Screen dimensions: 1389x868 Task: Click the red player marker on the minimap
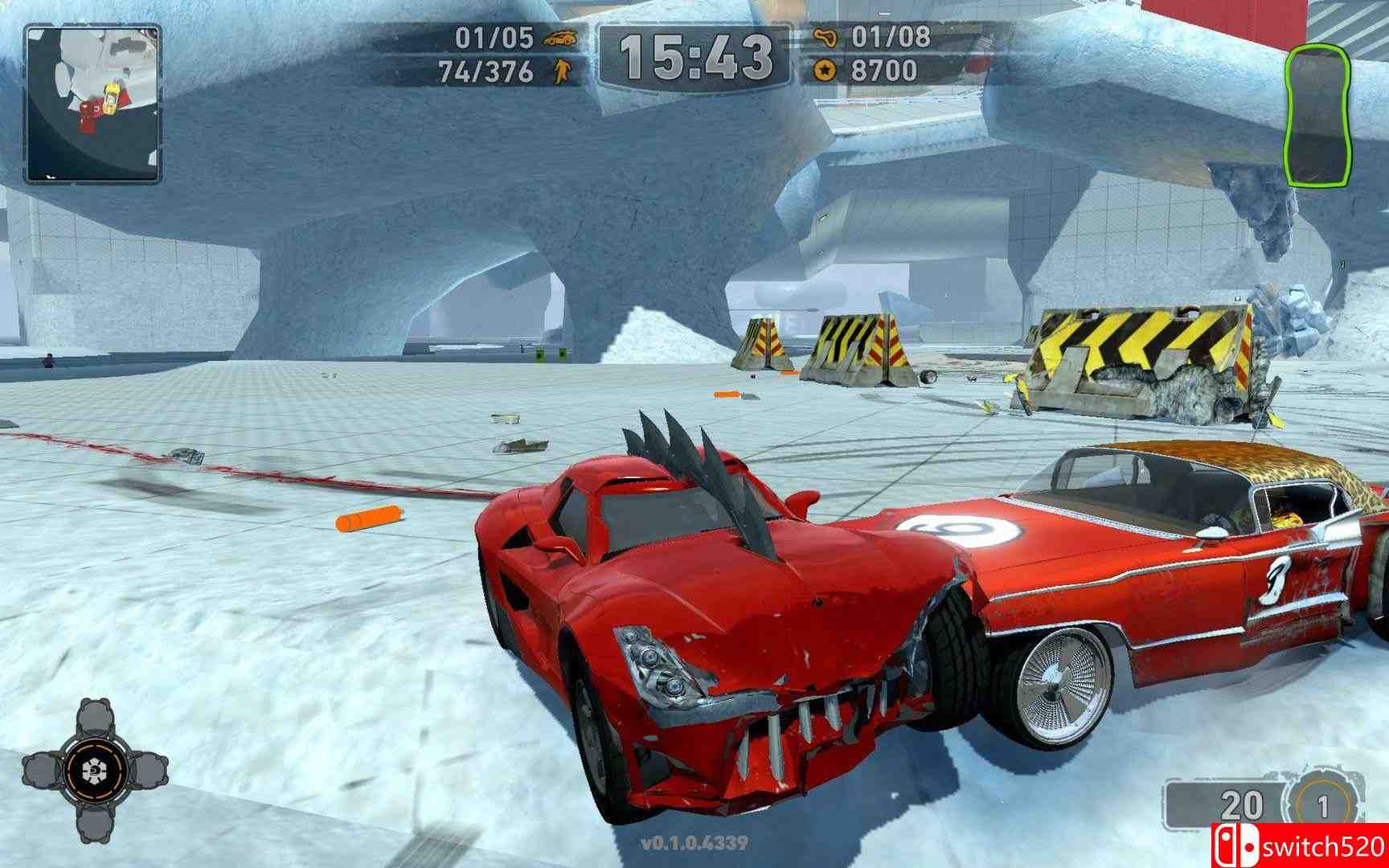point(90,113)
